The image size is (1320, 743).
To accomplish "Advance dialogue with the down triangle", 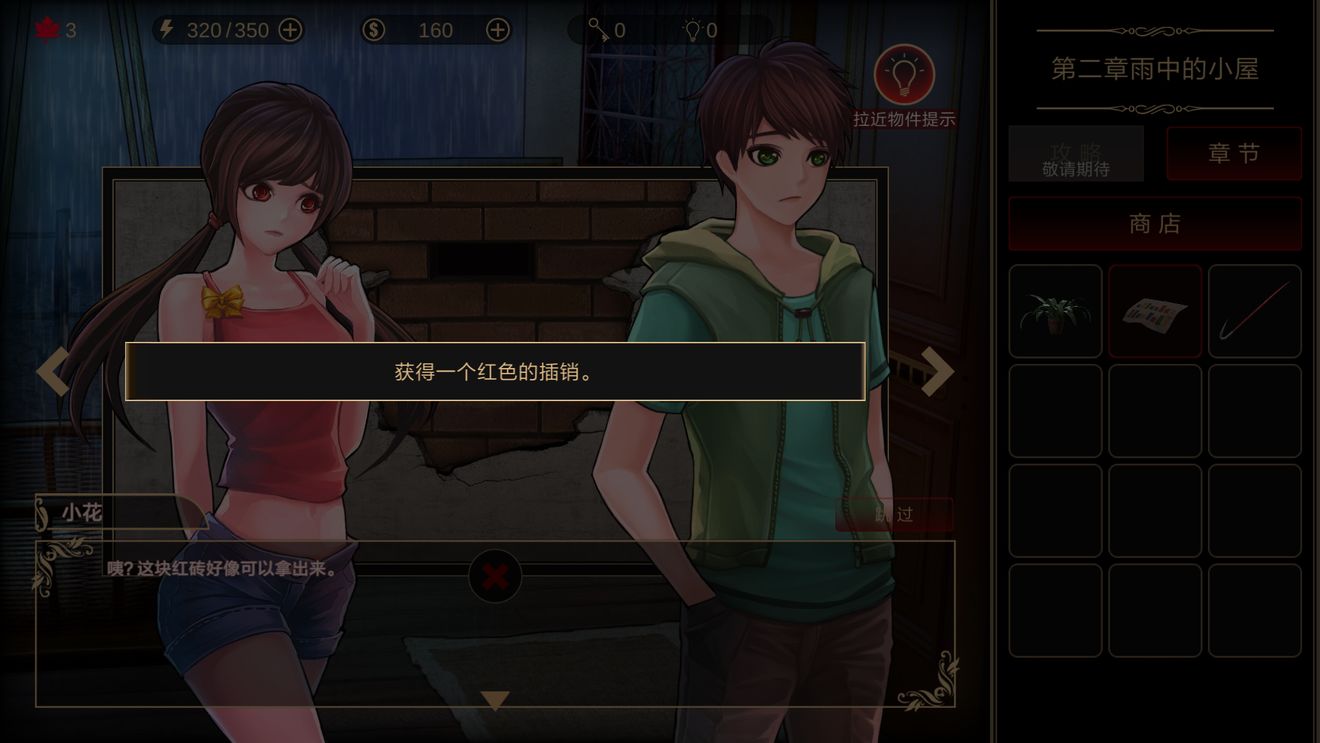I will tap(495, 700).
